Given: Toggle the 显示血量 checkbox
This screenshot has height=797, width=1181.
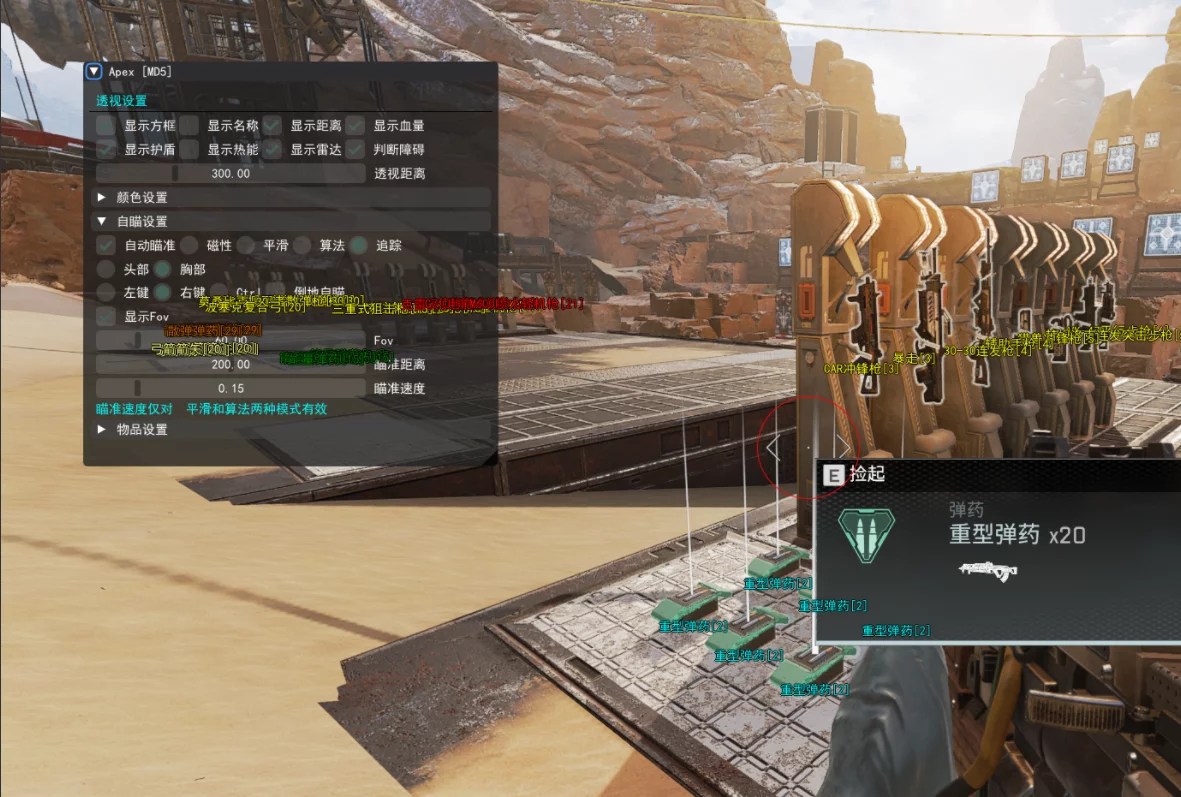Looking at the screenshot, I should [x=355, y=126].
